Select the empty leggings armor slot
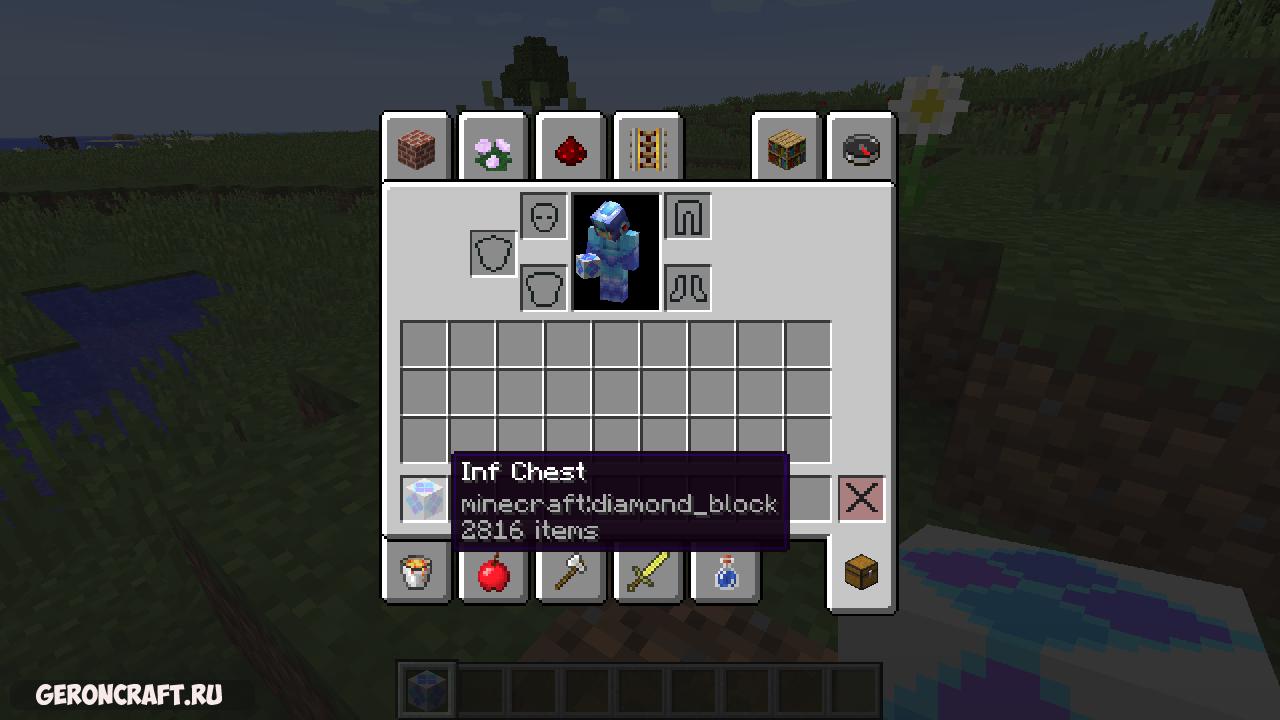The height and width of the screenshot is (720, 1280). [x=688, y=217]
